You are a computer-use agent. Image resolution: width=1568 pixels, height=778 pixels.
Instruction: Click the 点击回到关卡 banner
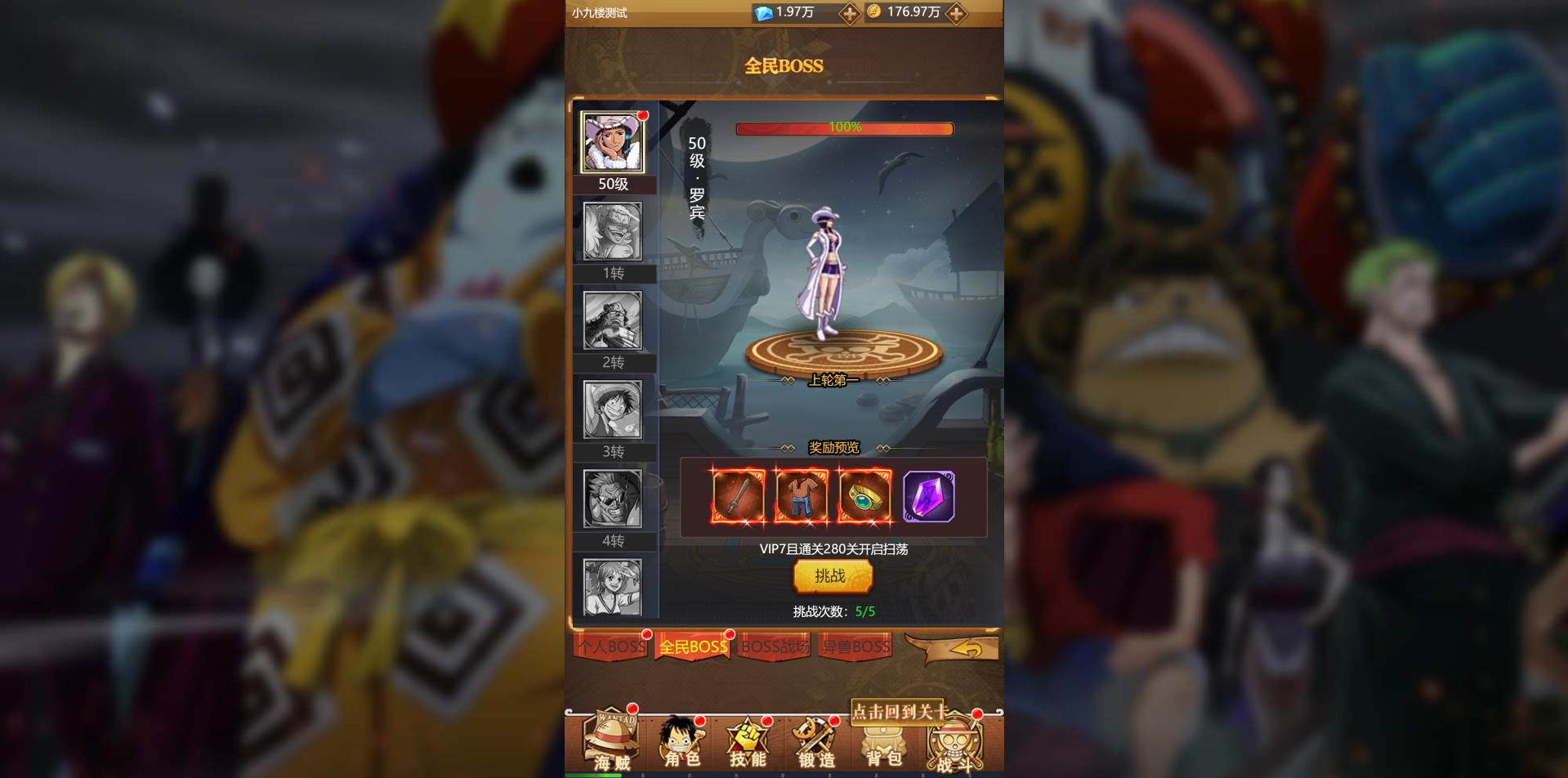[900, 713]
